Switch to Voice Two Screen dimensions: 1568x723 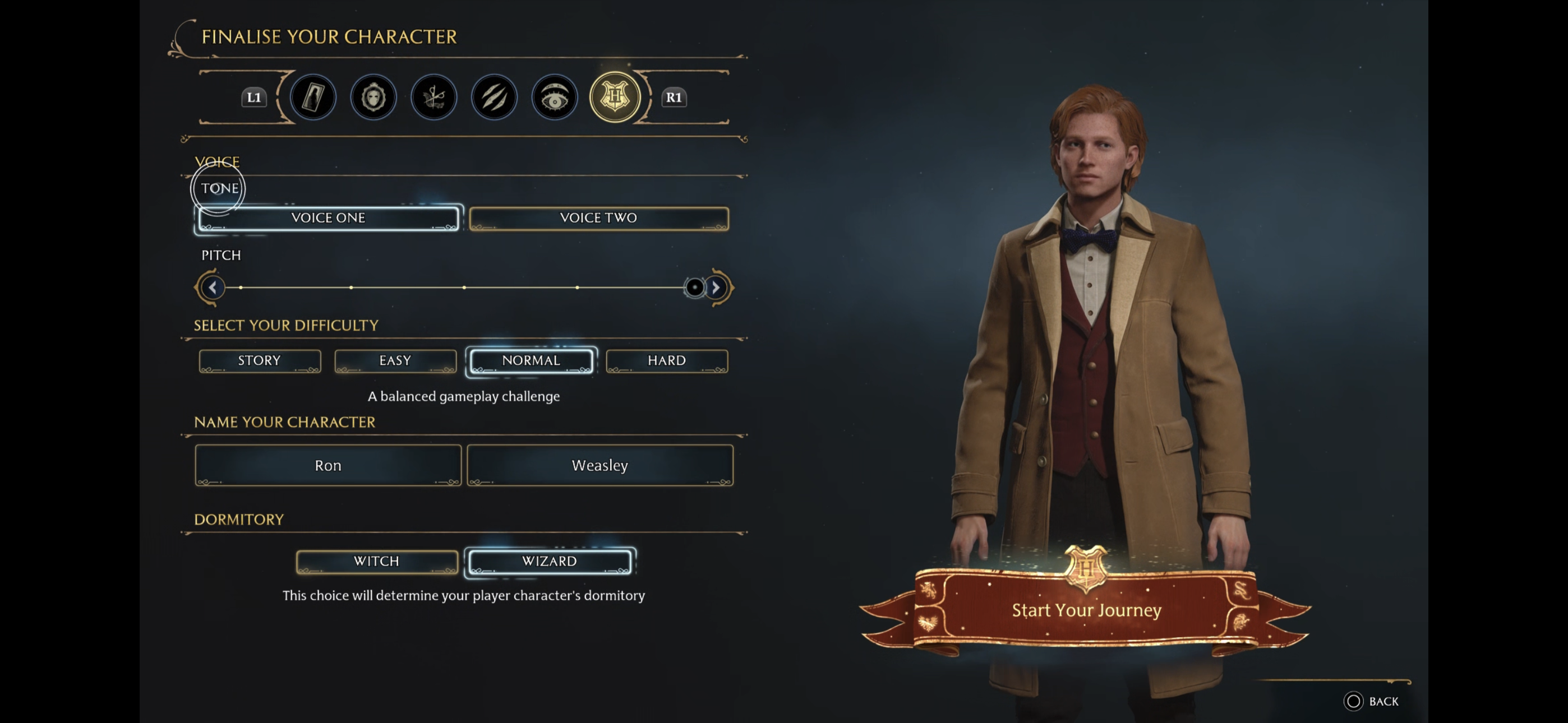(599, 217)
